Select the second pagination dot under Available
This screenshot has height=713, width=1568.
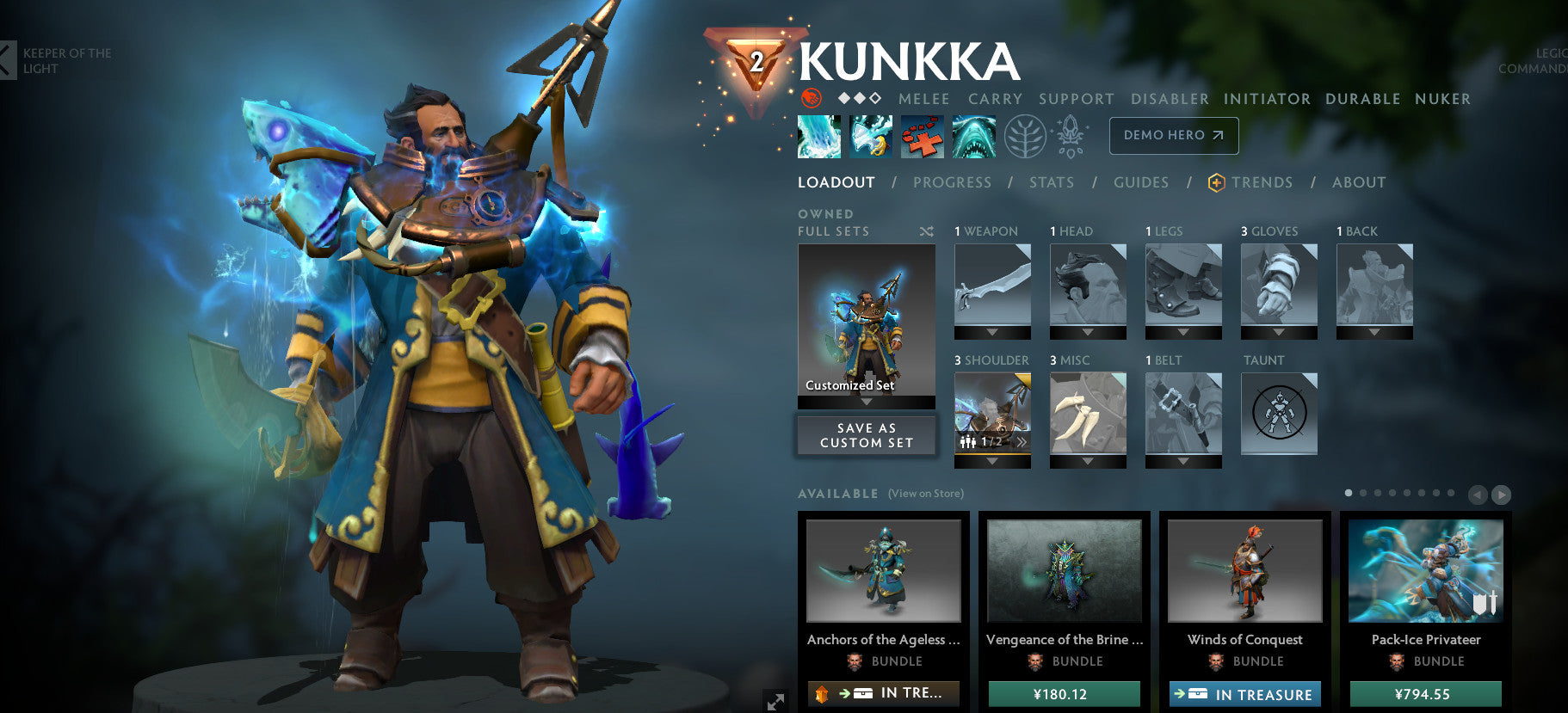(x=1363, y=493)
